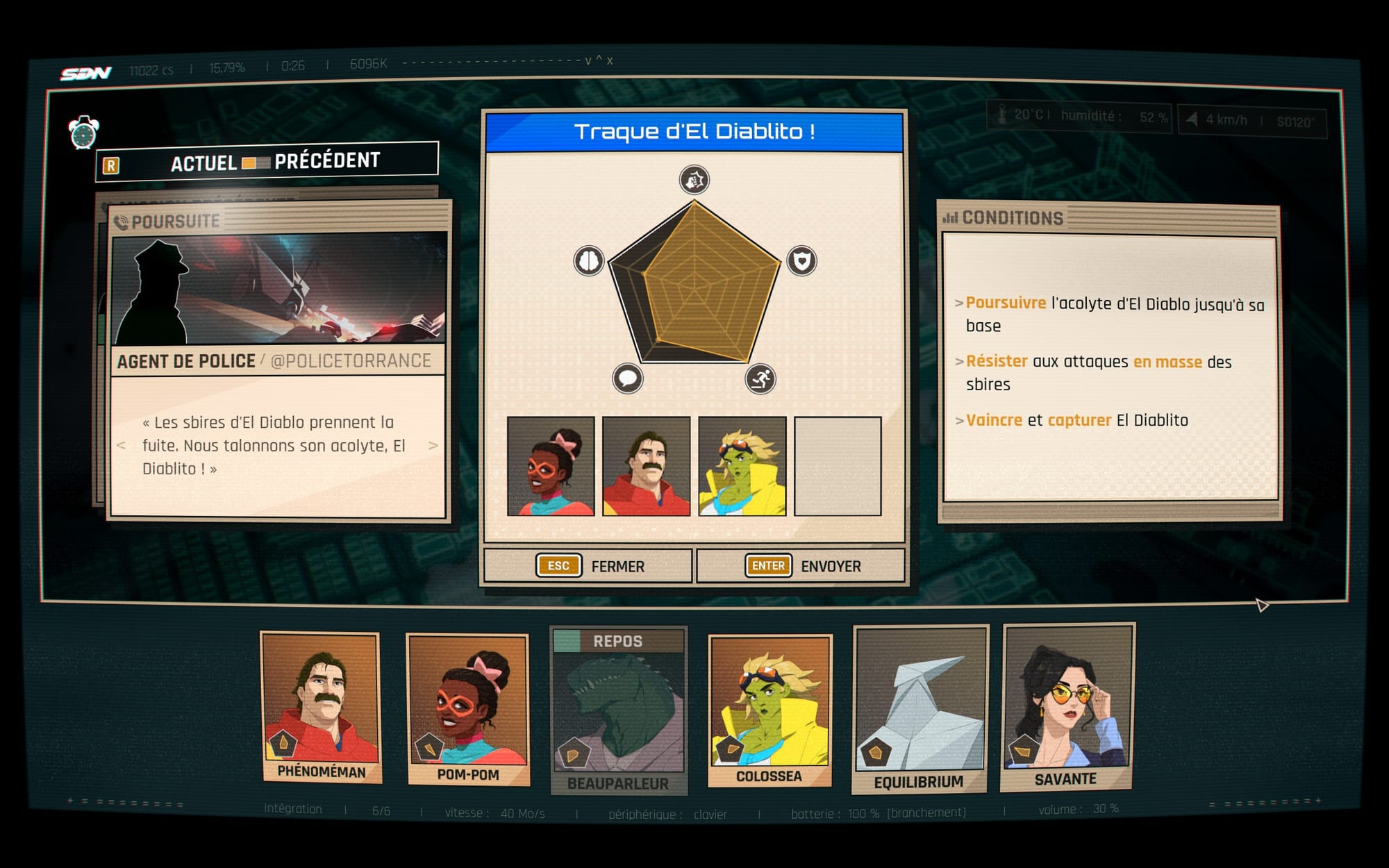
Task: Send the team with the Envoyer button
Action: [801, 566]
